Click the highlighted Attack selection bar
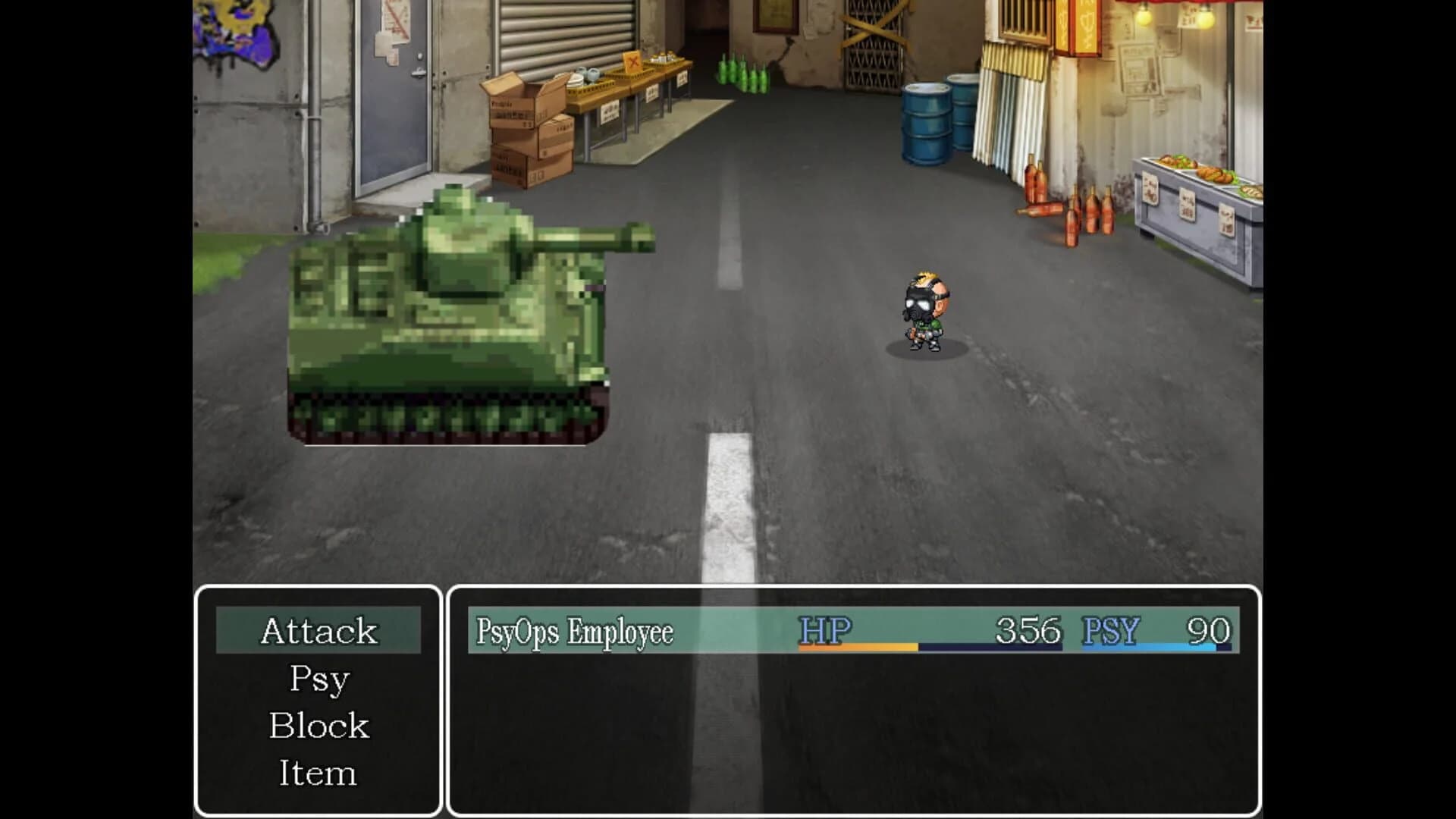Viewport: 1456px width, 819px height. tap(318, 630)
